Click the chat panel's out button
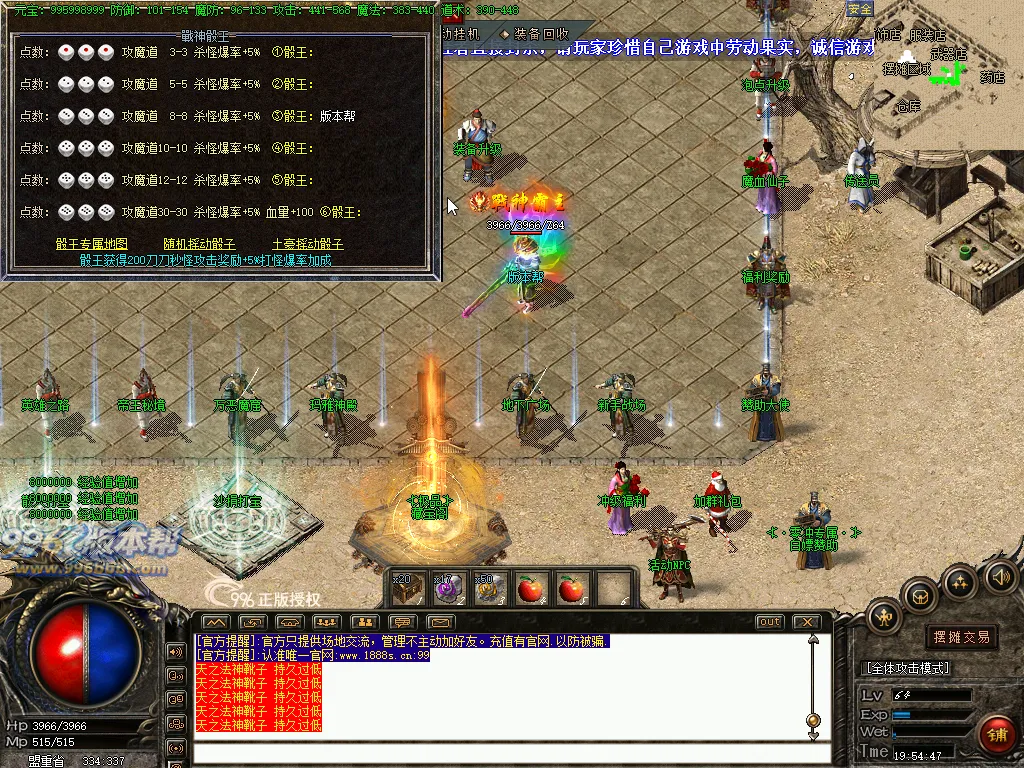1024x768 pixels. point(769,622)
